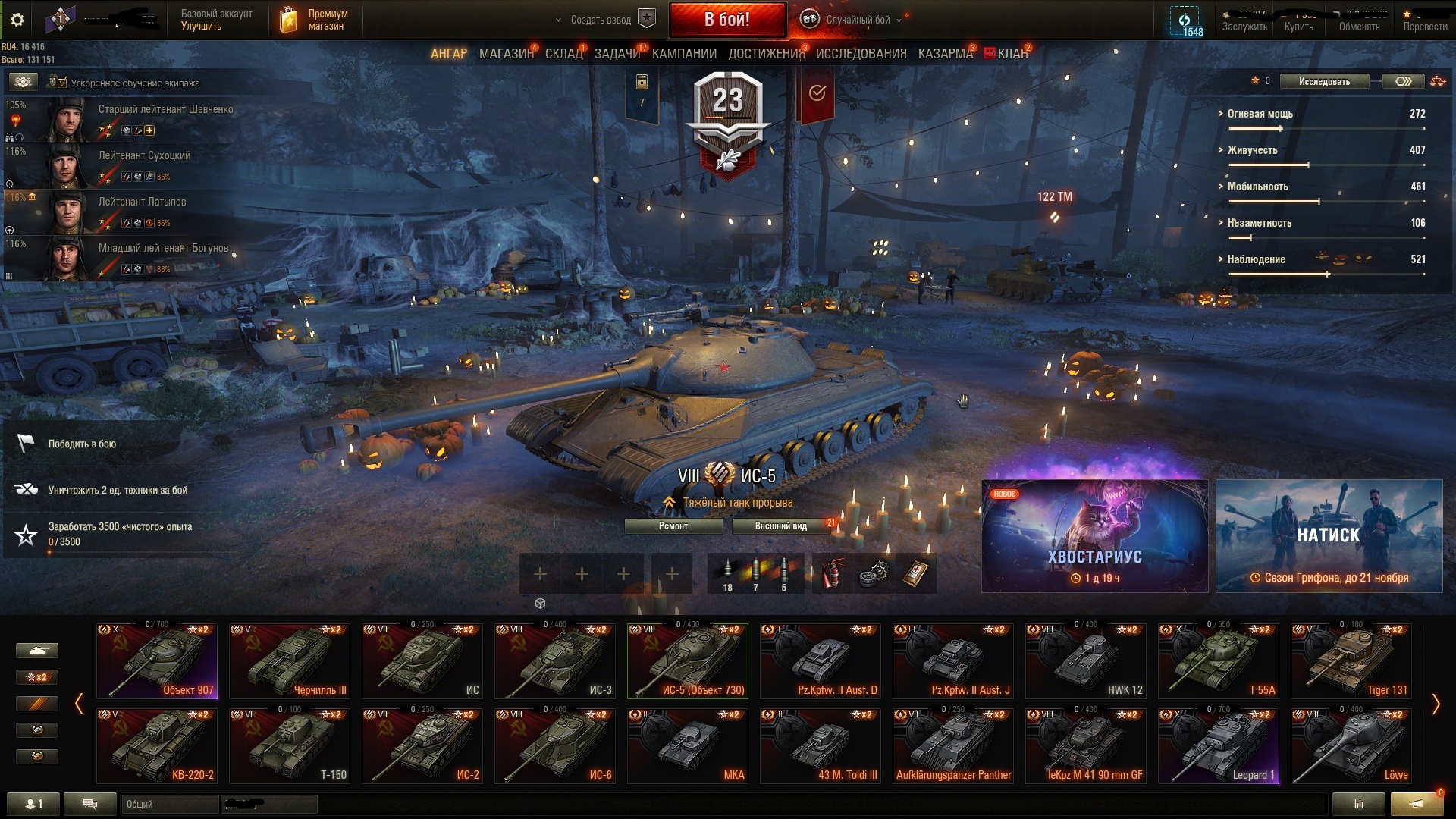Screen dimensions: 1456x819
Task: Choose the Tiger 131 tank
Action: (x=1351, y=661)
